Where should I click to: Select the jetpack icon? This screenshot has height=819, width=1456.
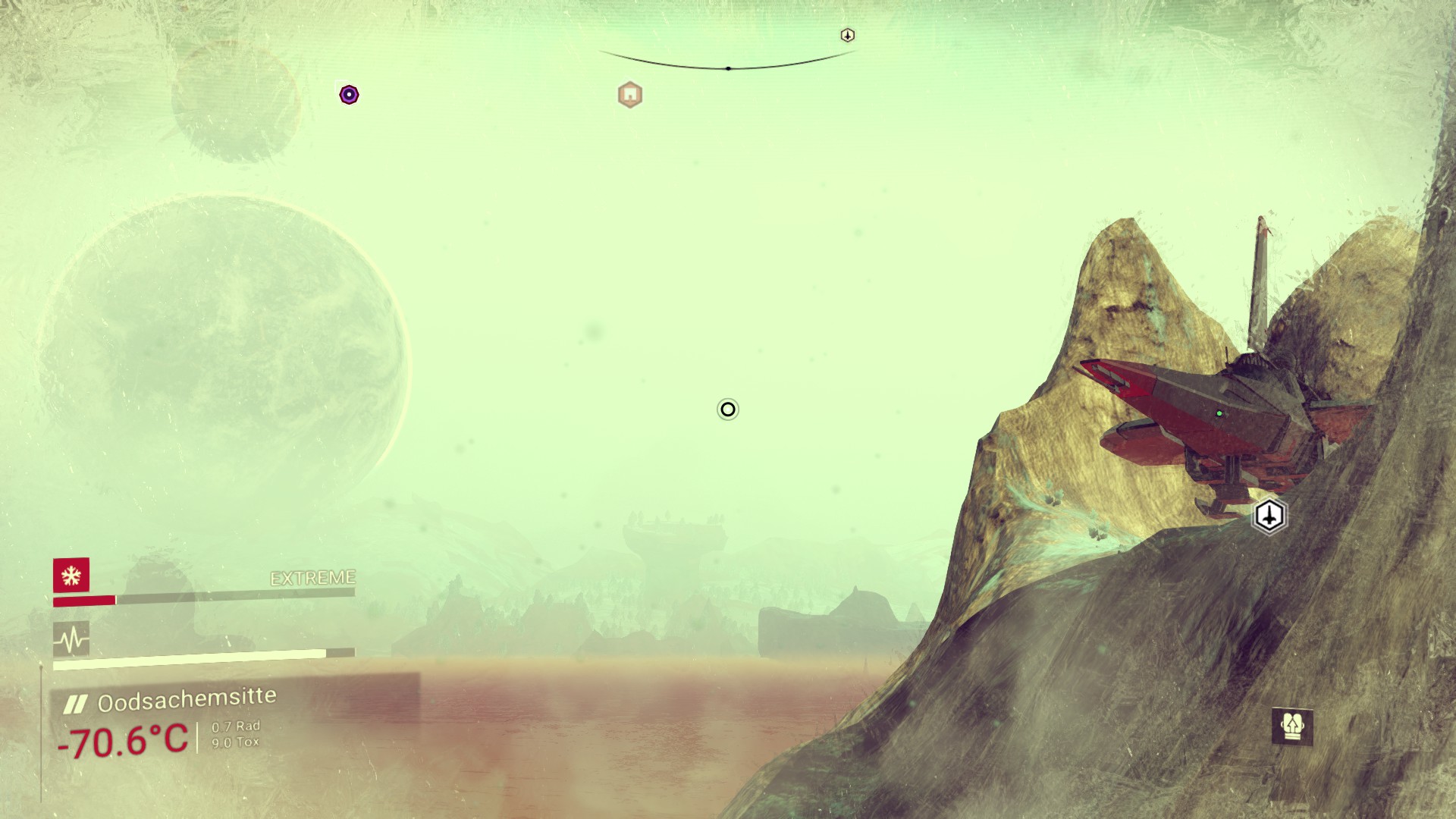(x=1292, y=726)
